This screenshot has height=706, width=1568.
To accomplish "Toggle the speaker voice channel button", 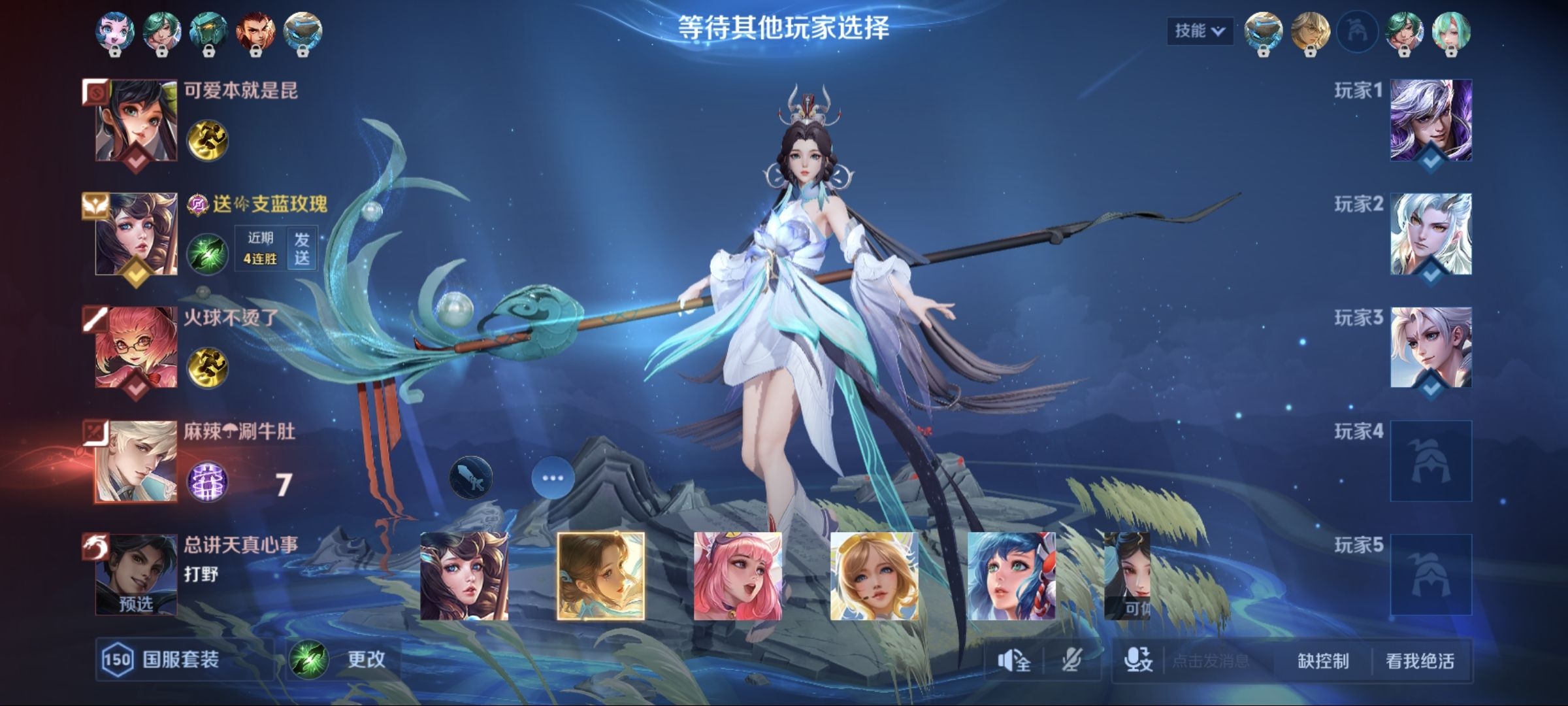I will pyautogui.click(x=1014, y=661).
